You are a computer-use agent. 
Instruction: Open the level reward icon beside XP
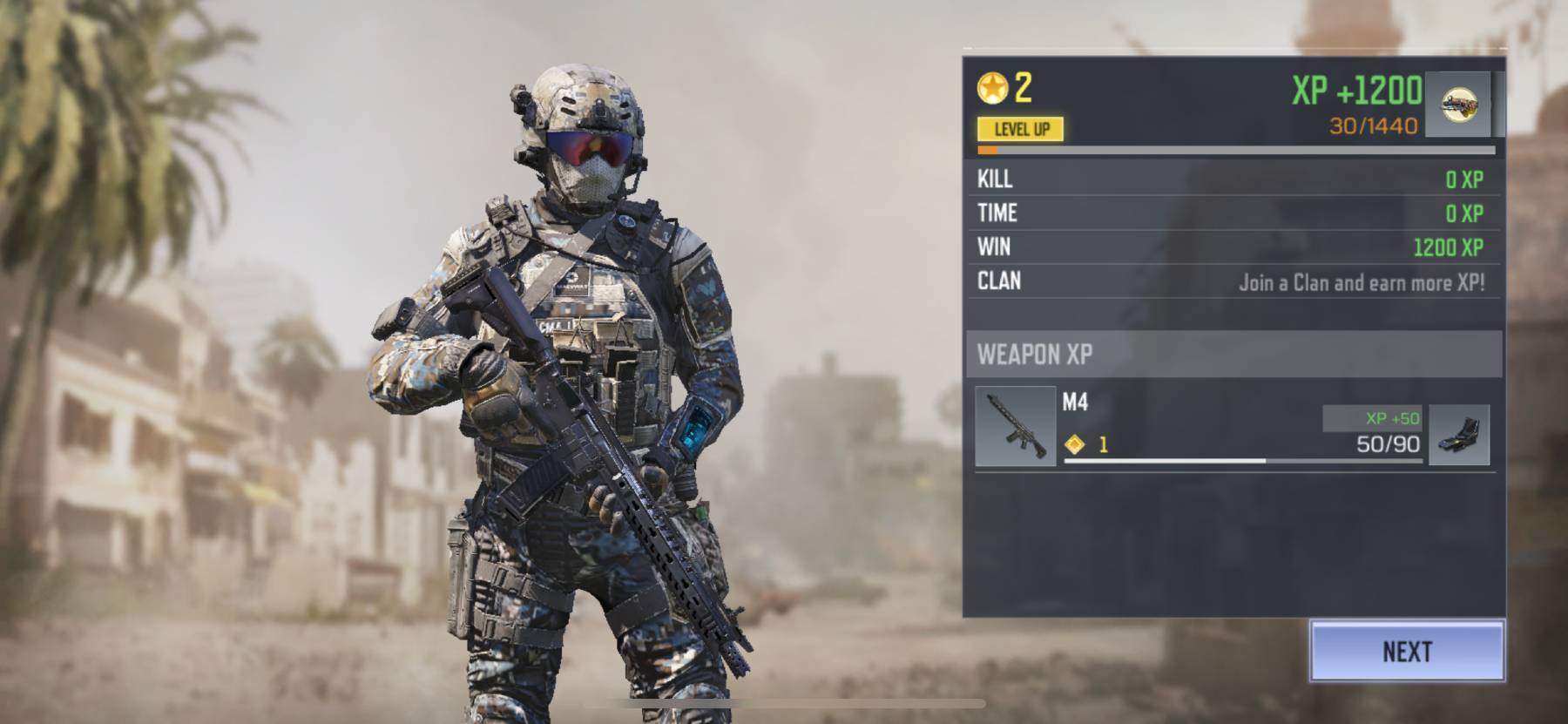(x=1457, y=105)
